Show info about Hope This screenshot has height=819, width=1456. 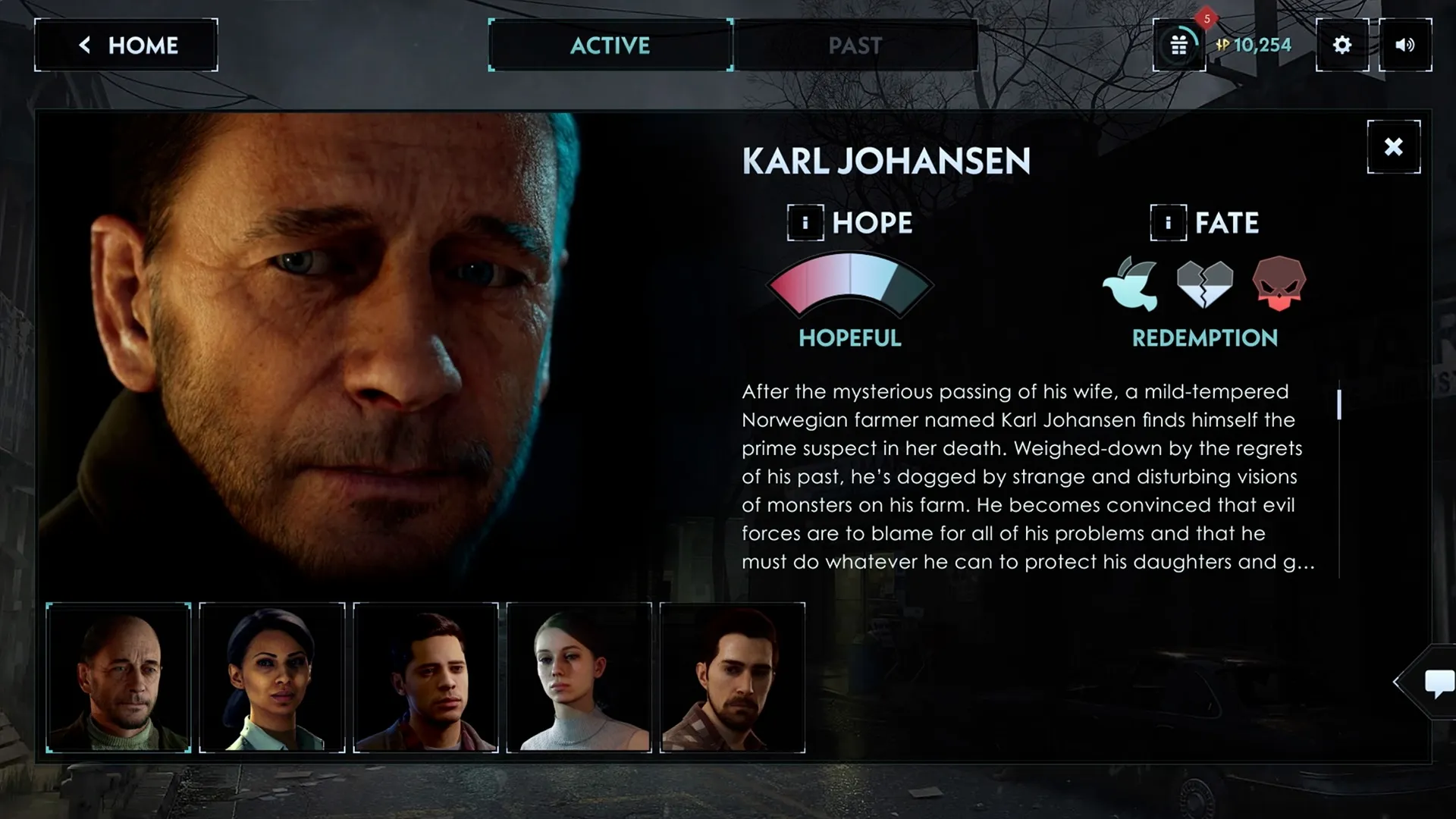point(805,223)
